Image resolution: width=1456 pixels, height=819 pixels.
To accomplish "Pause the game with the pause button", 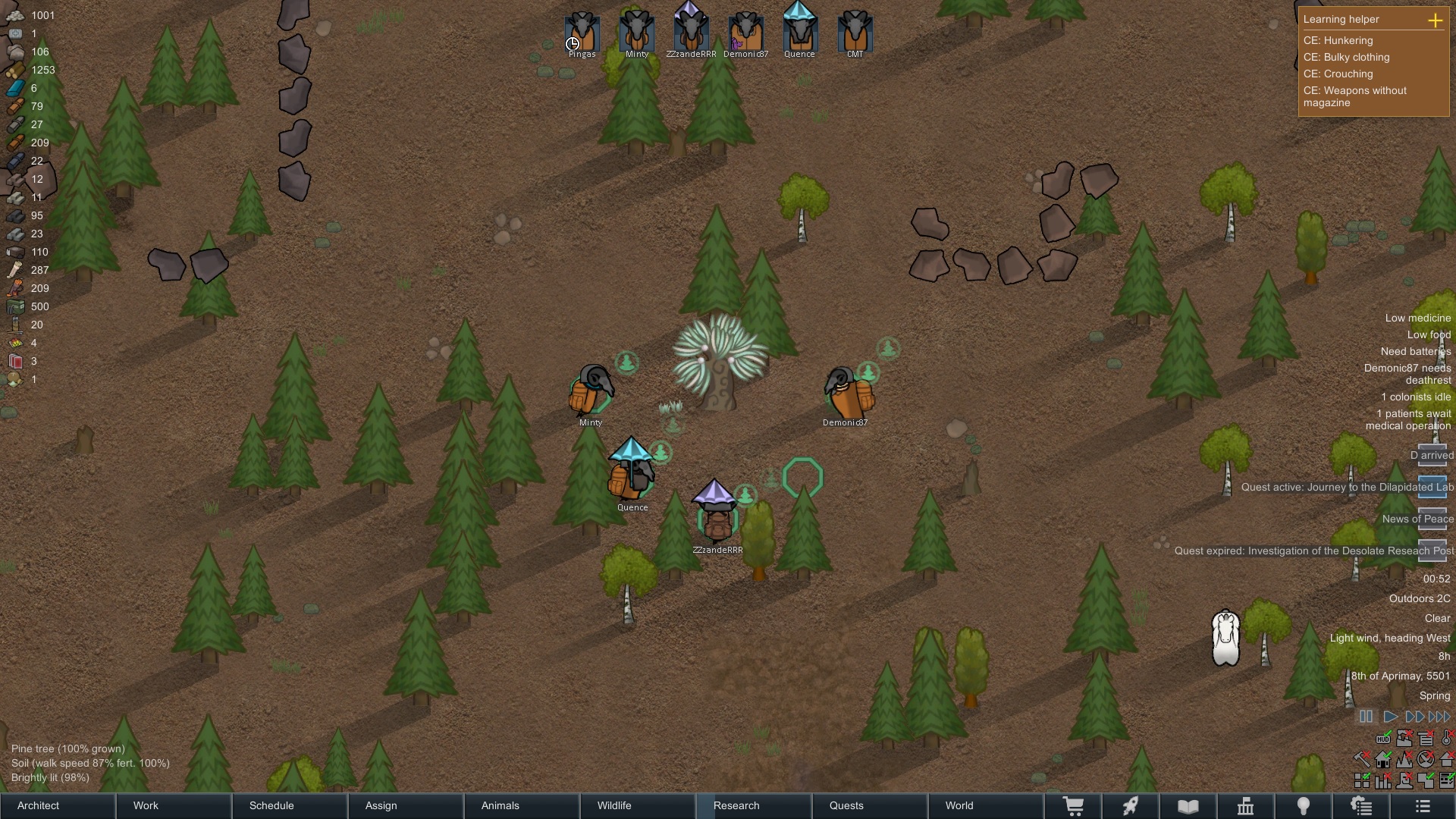I will 1366,717.
